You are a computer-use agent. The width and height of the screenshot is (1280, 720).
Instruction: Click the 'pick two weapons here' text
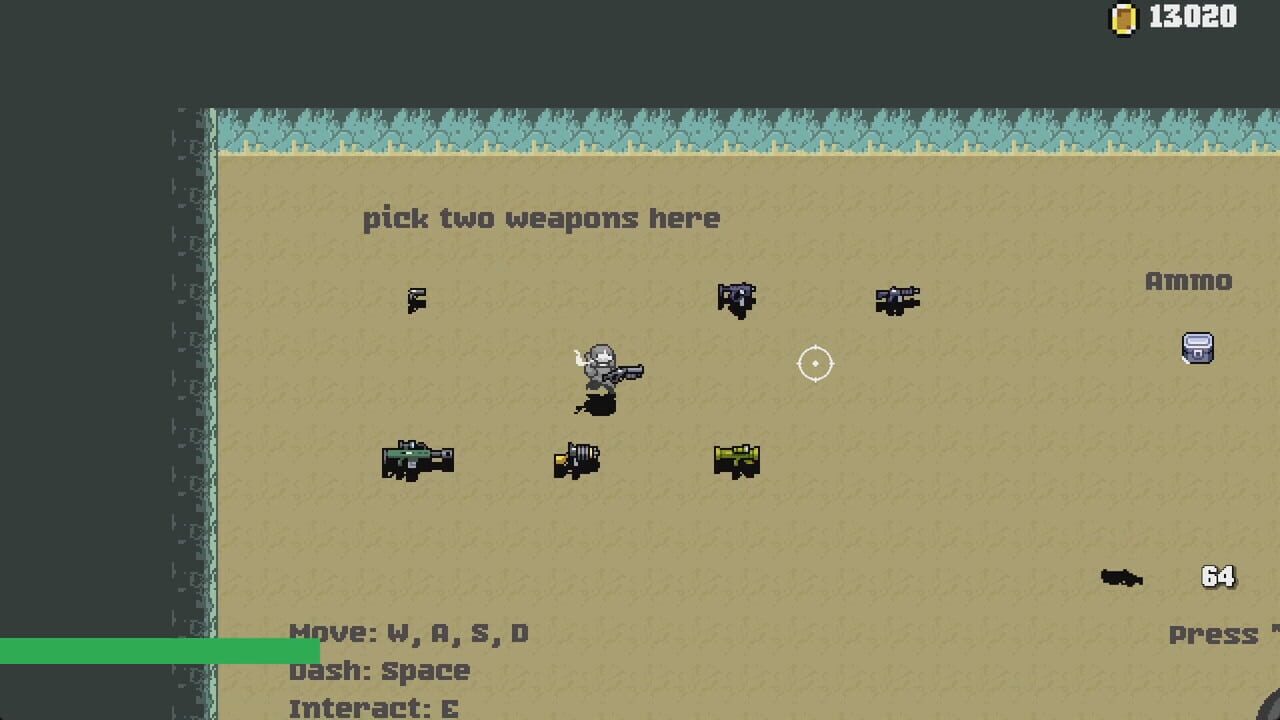tap(543, 218)
